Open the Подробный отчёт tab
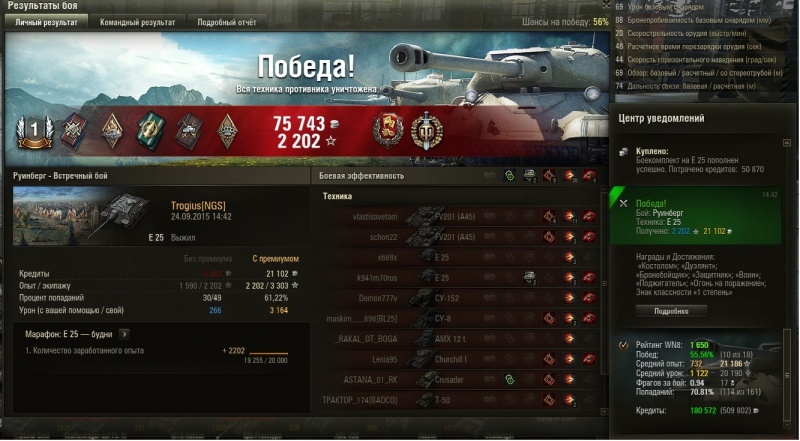The height and width of the screenshot is (441, 800). (x=226, y=21)
